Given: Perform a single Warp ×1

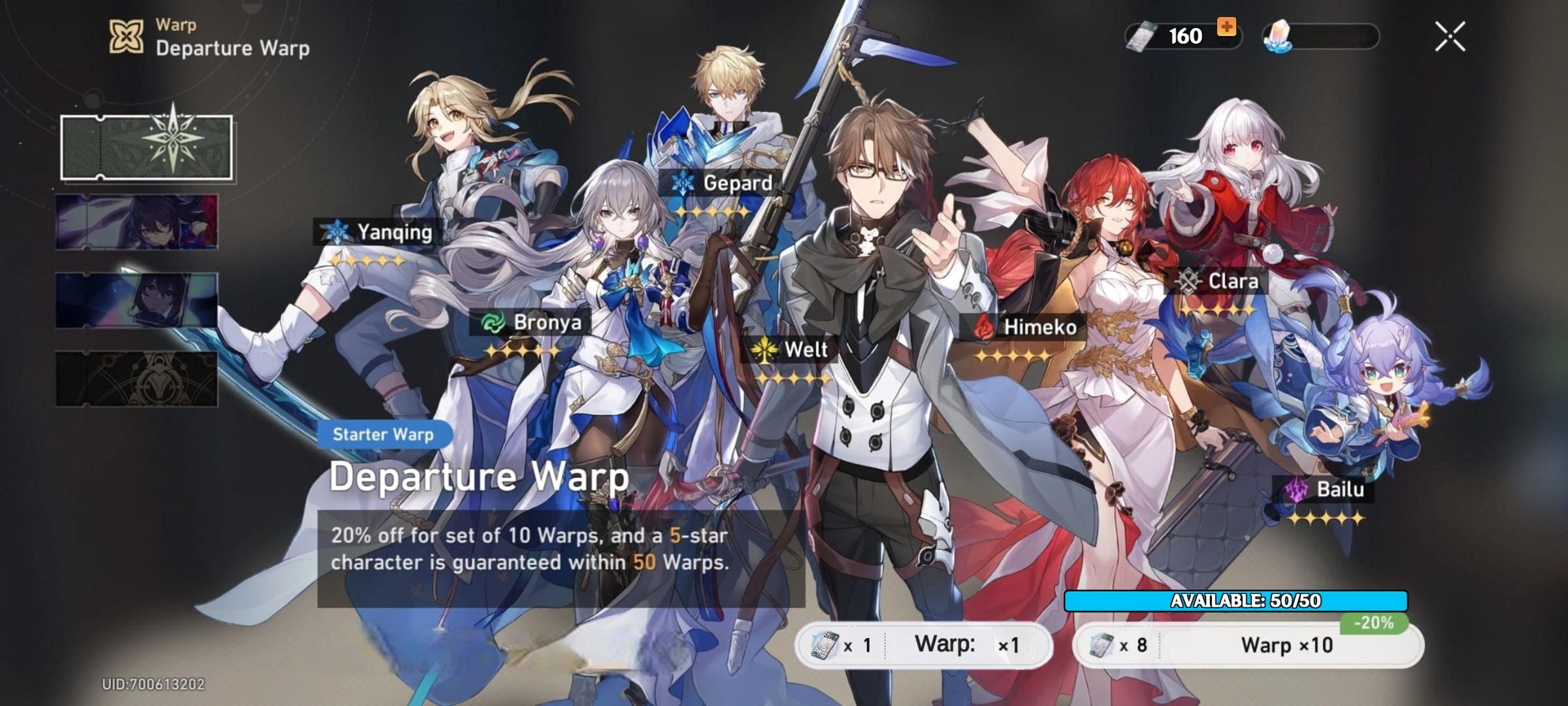Looking at the screenshot, I should coord(924,645).
